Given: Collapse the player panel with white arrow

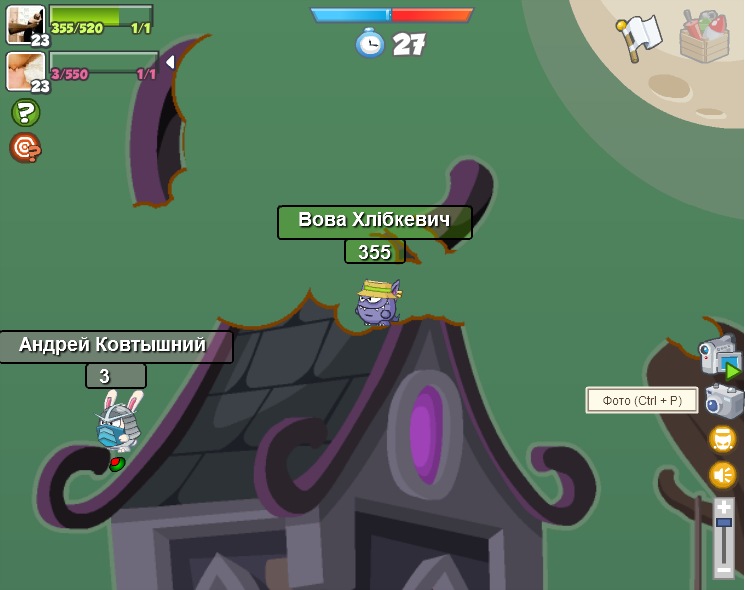Looking at the screenshot, I should pos(170,62).
